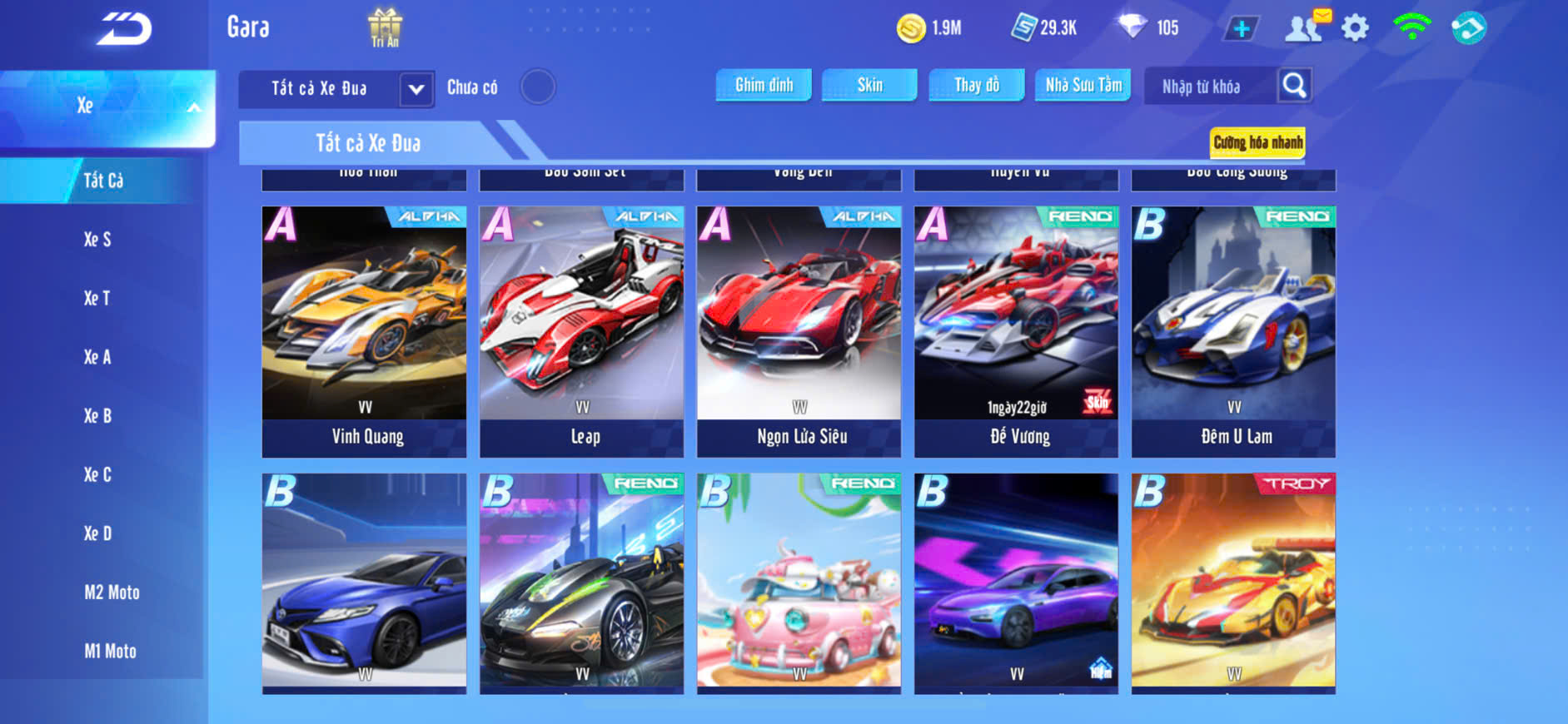Focus the Nhập từ khóa search field
This screenshot has height=724, width=1568.
[x=1208, y=87]
